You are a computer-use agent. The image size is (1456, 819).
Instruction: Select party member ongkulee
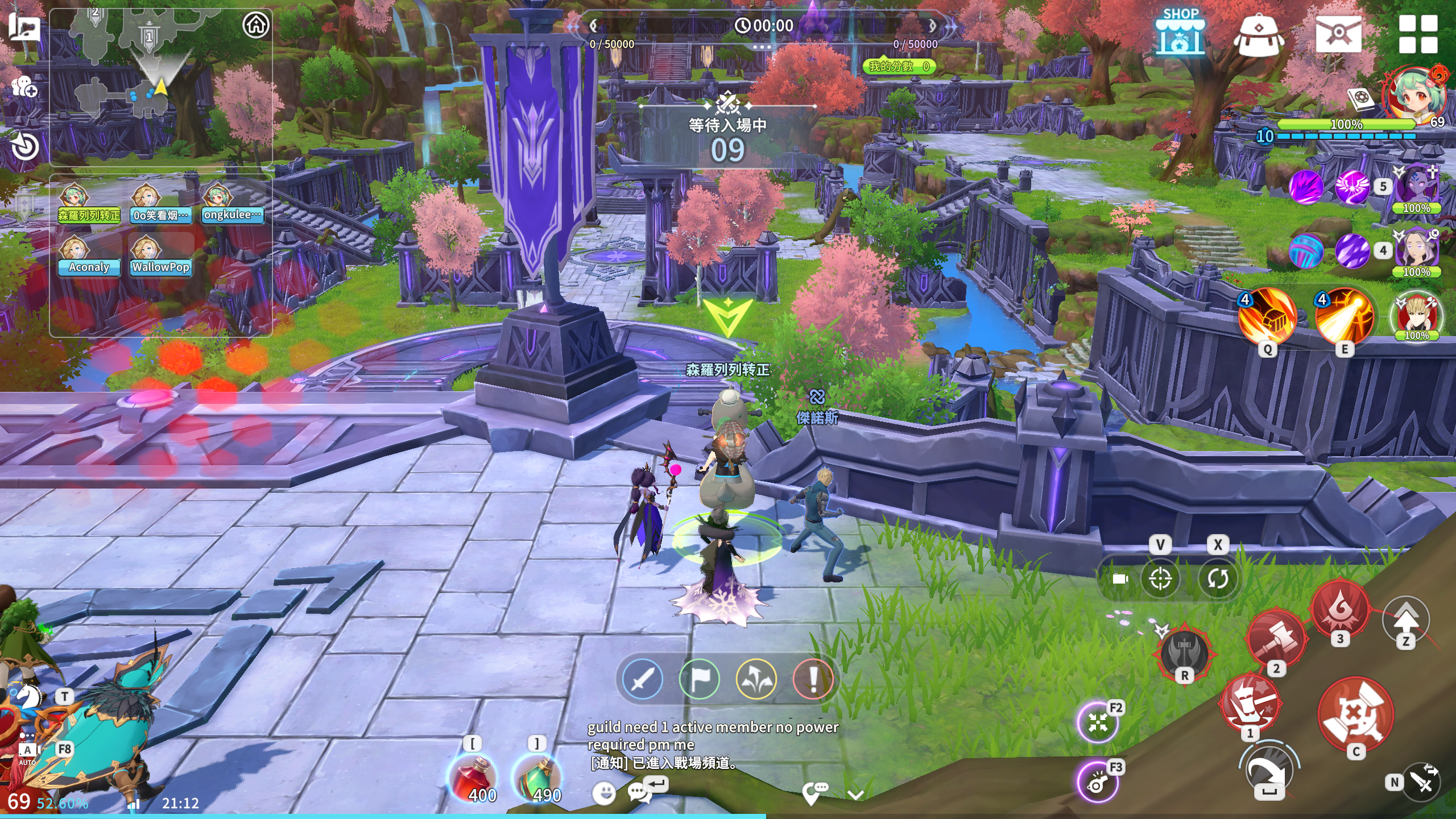tap(232, 205)
